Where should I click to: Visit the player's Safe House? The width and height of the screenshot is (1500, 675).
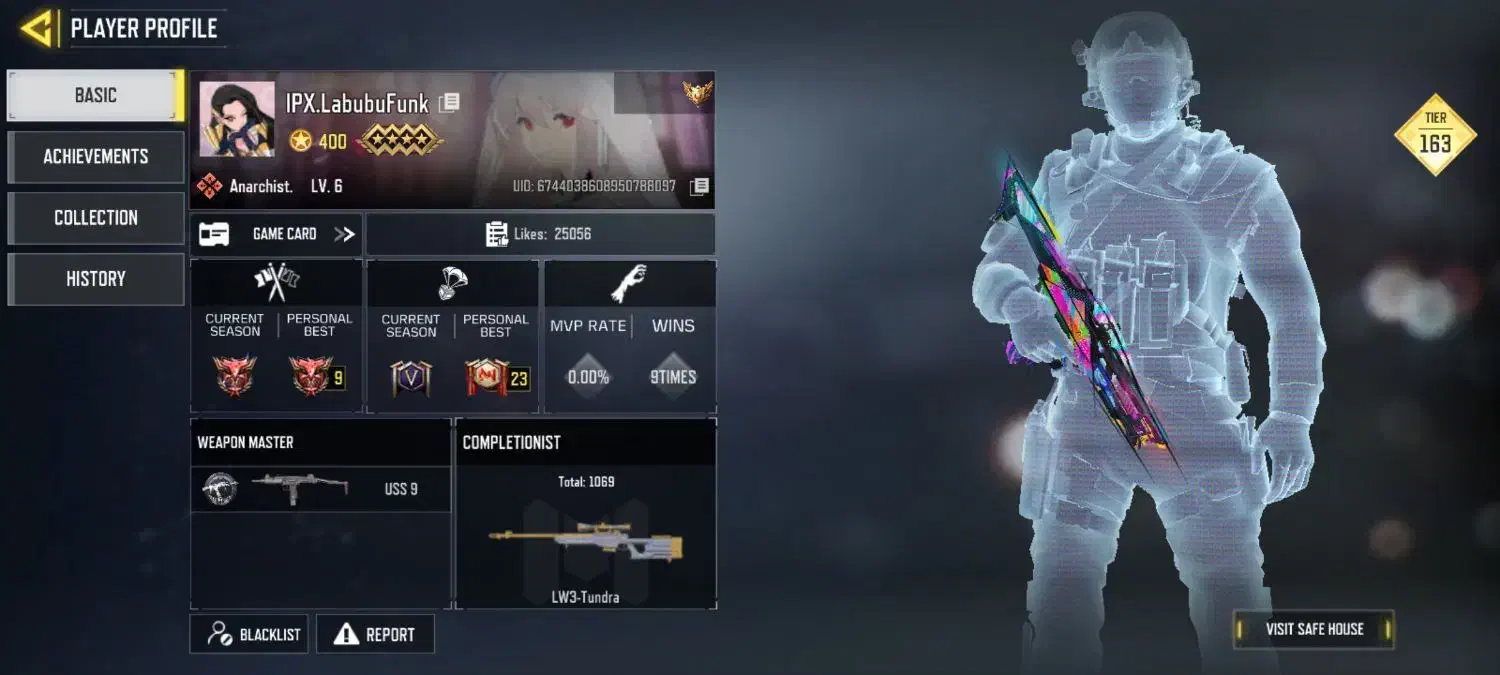tap(1313, 629)
